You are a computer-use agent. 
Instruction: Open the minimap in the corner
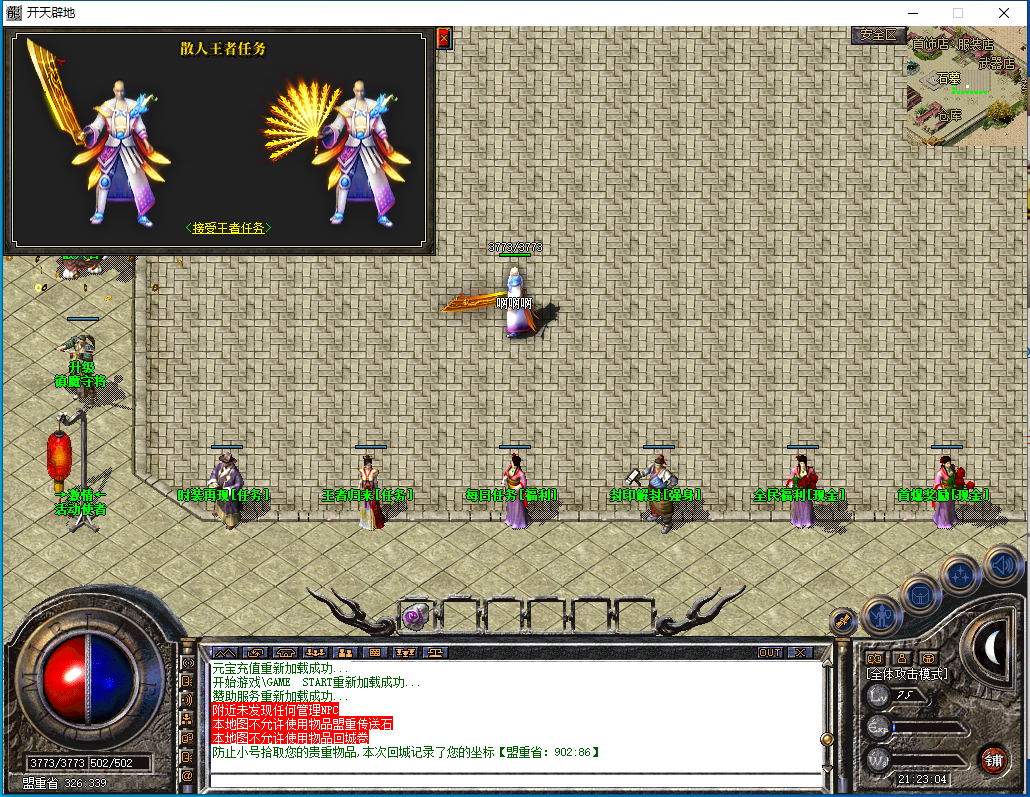click(x=967, y=86)
